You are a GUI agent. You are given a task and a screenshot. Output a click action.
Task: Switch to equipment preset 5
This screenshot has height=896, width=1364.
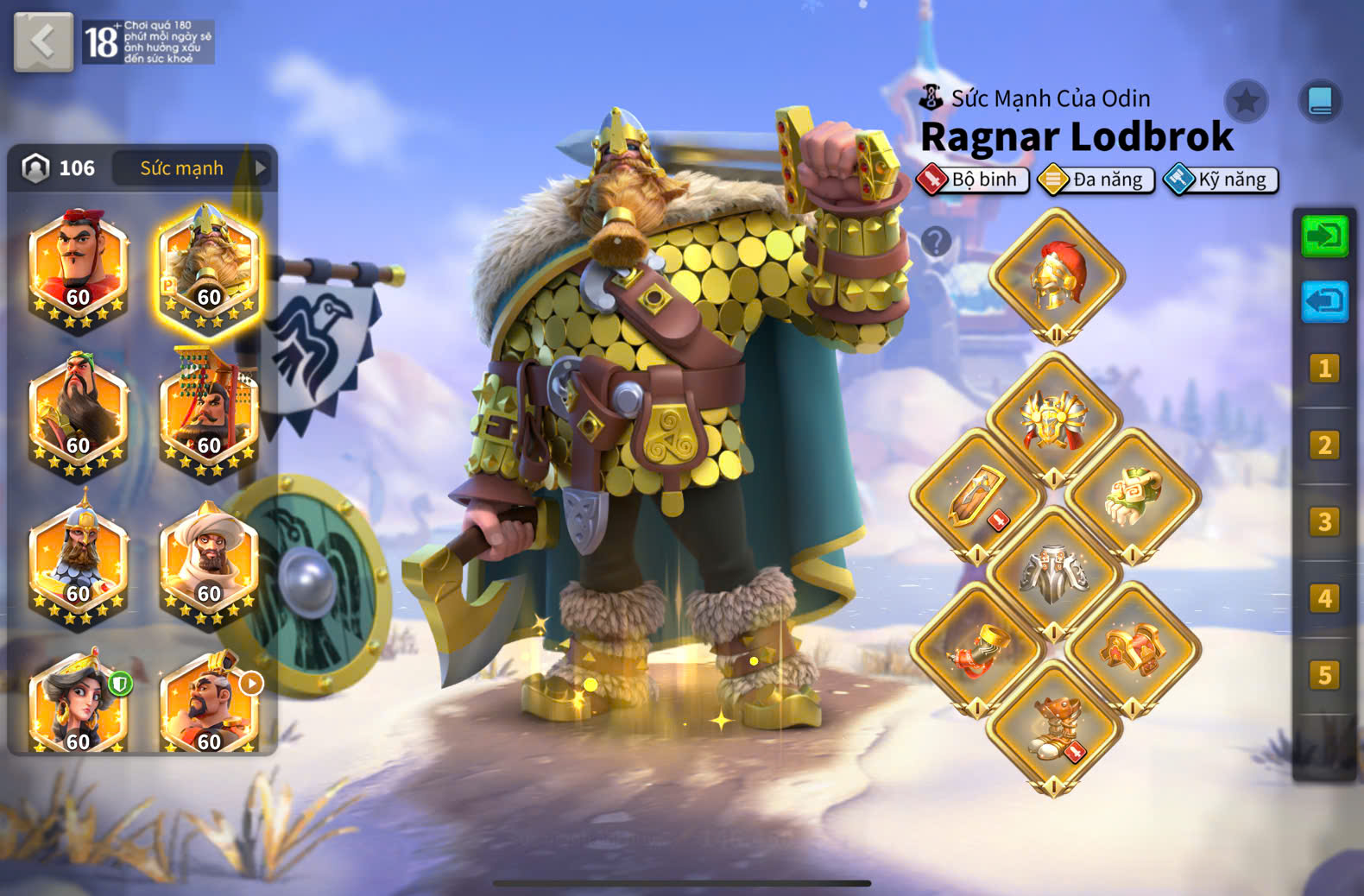pyautogui.click(x=1324, y=675)
